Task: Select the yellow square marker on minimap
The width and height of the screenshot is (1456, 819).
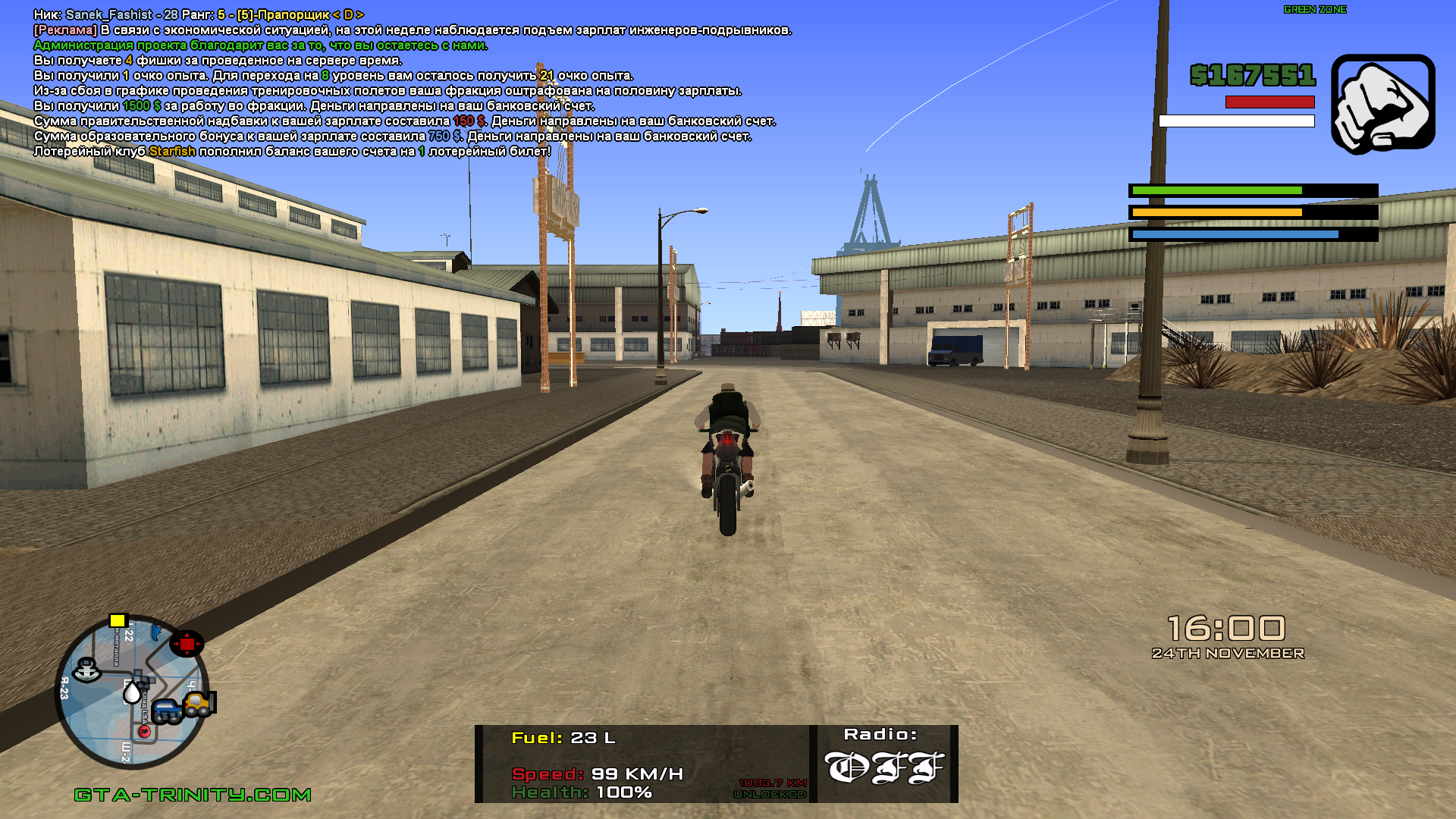Action: click(118, 621)
